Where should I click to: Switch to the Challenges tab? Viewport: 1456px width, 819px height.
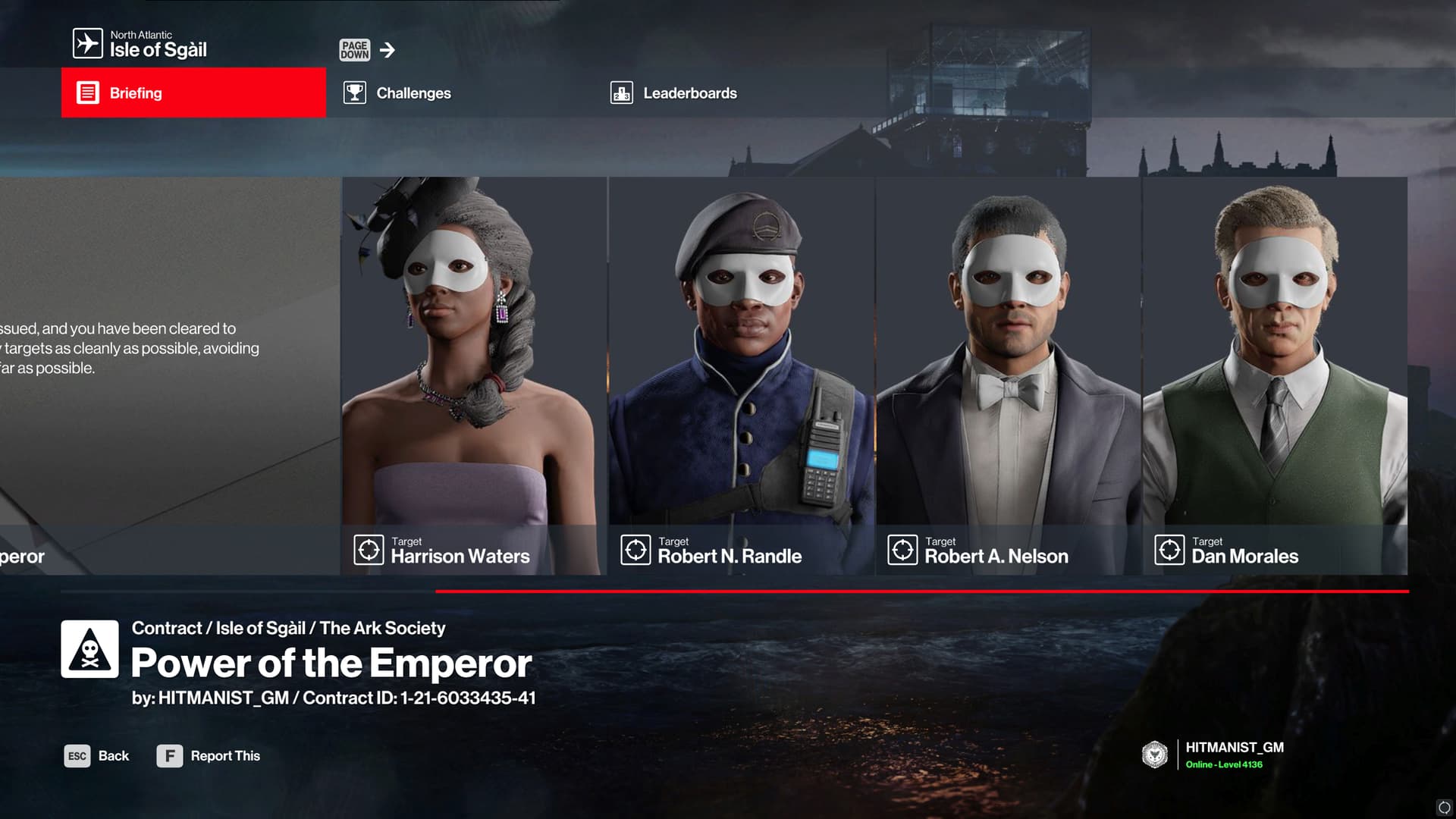(x=413, y=93)
